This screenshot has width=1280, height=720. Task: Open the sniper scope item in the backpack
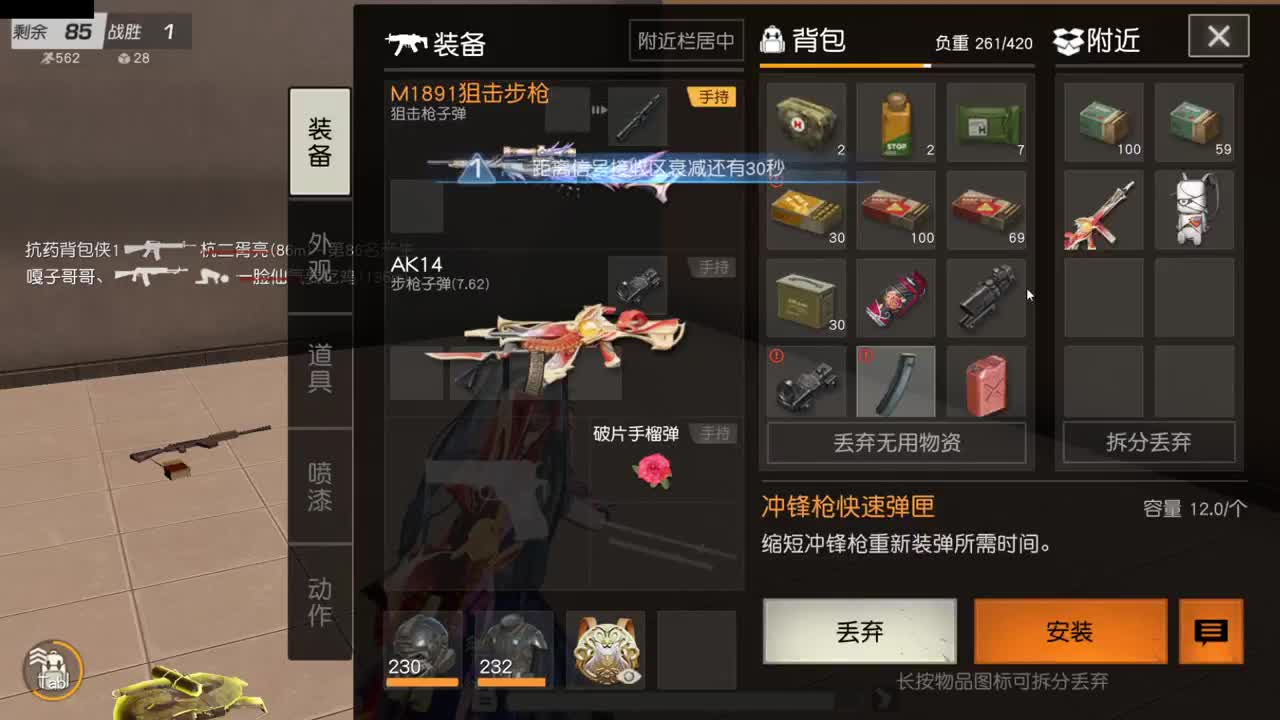[986, 297]
